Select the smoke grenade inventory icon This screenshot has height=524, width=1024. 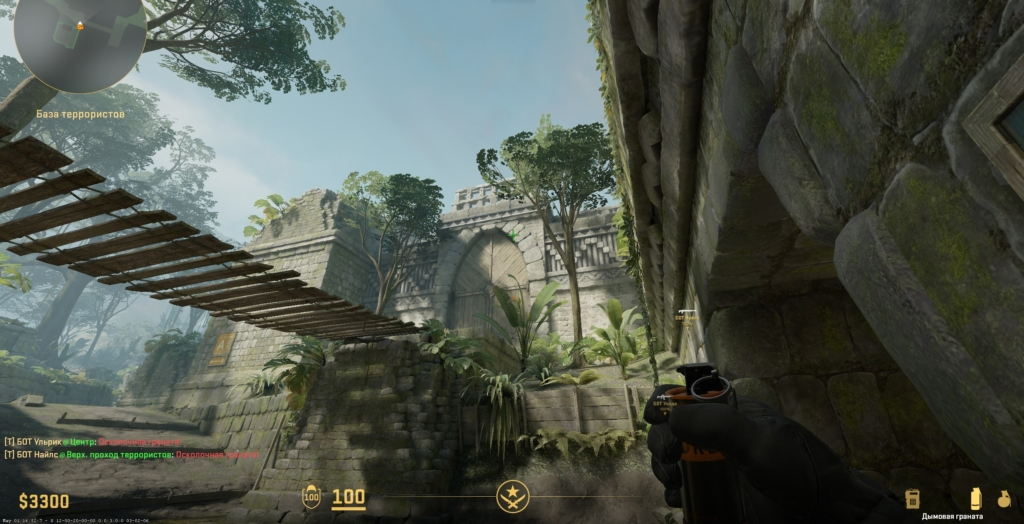(975, 498)
